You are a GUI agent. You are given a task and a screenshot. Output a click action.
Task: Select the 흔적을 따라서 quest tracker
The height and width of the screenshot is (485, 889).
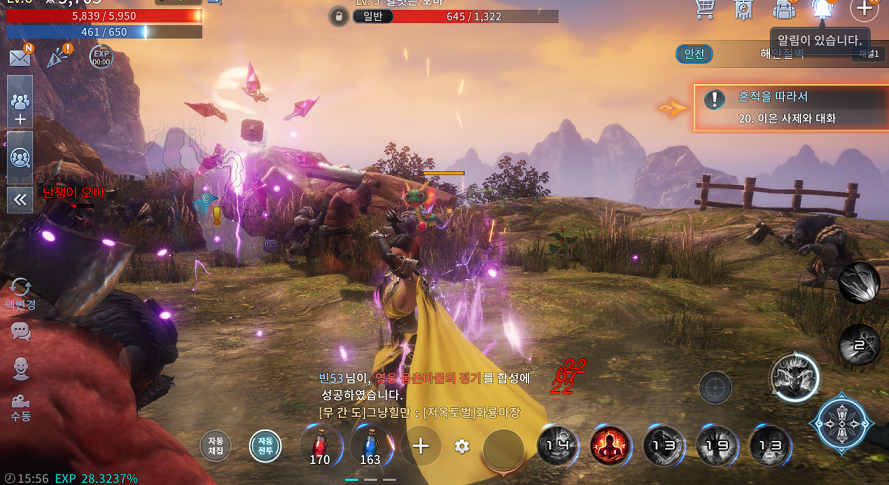776,107
